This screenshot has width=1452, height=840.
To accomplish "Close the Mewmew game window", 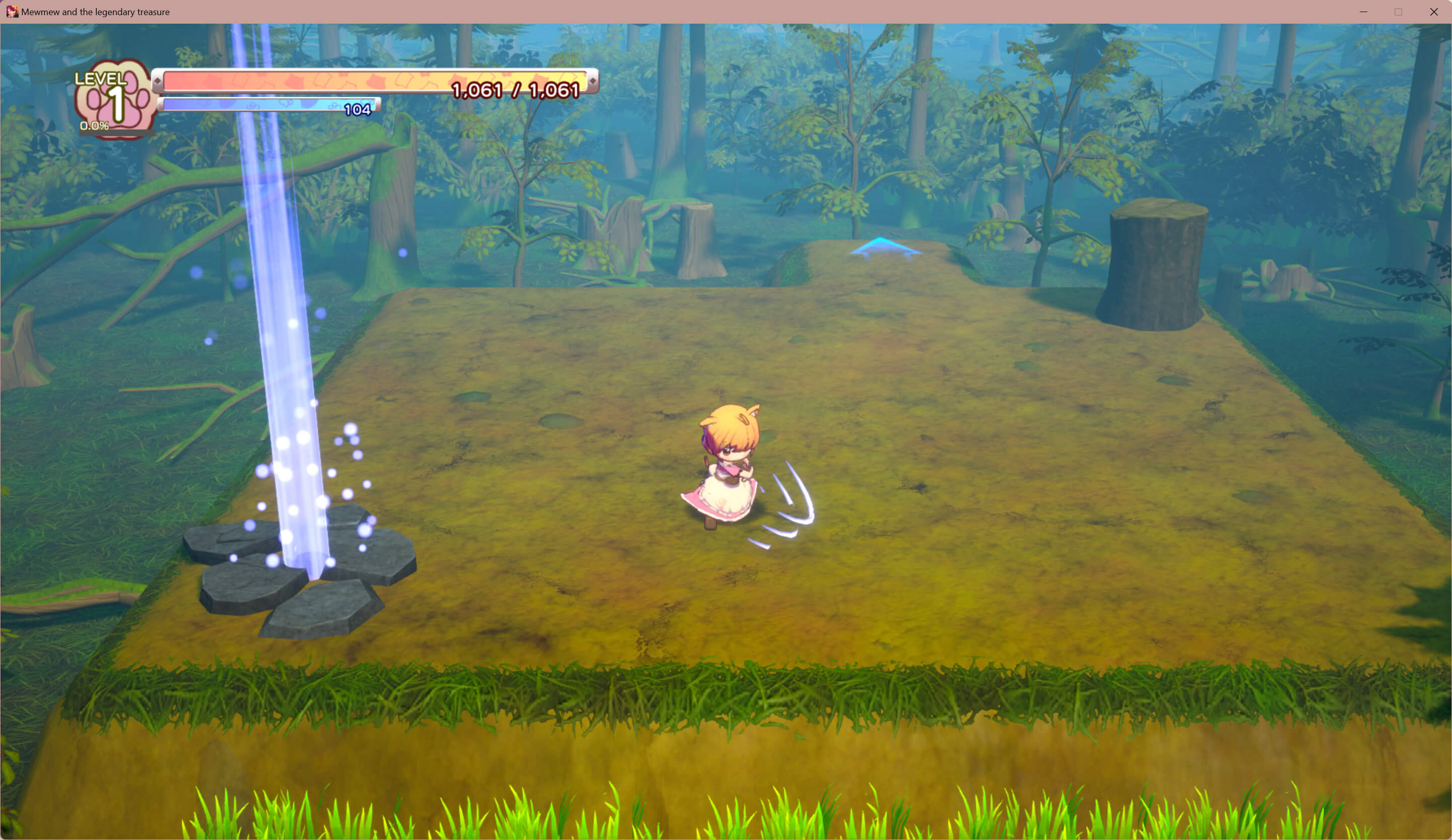I will 1433,12.
